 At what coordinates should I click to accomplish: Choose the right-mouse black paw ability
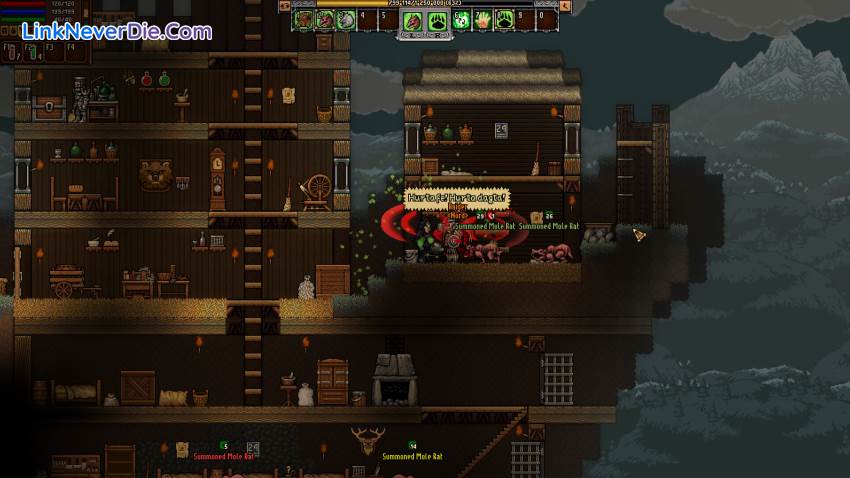tap(437, 20)
